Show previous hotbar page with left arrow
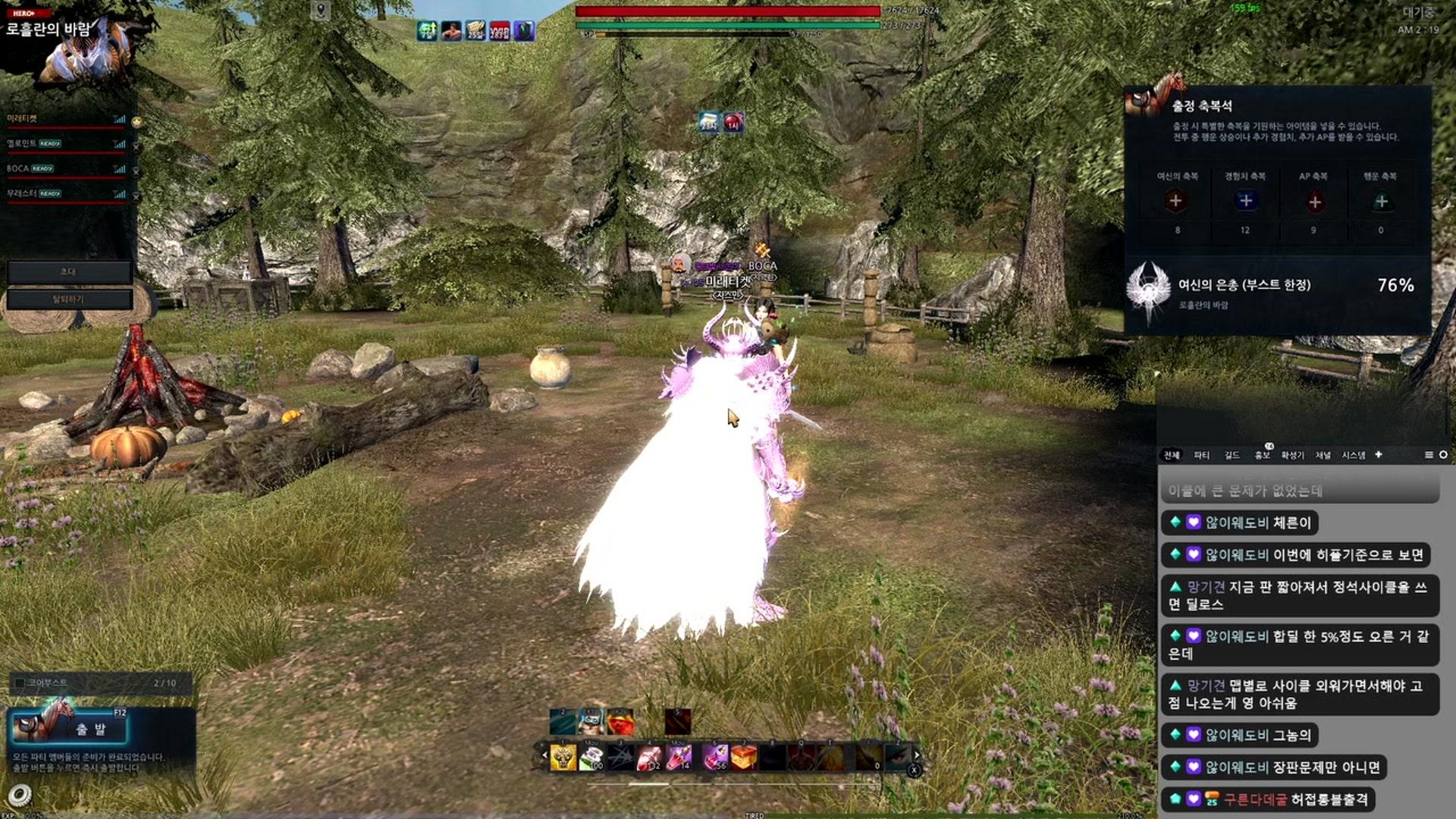1456x819 pixels. click(x=544, y=755)
